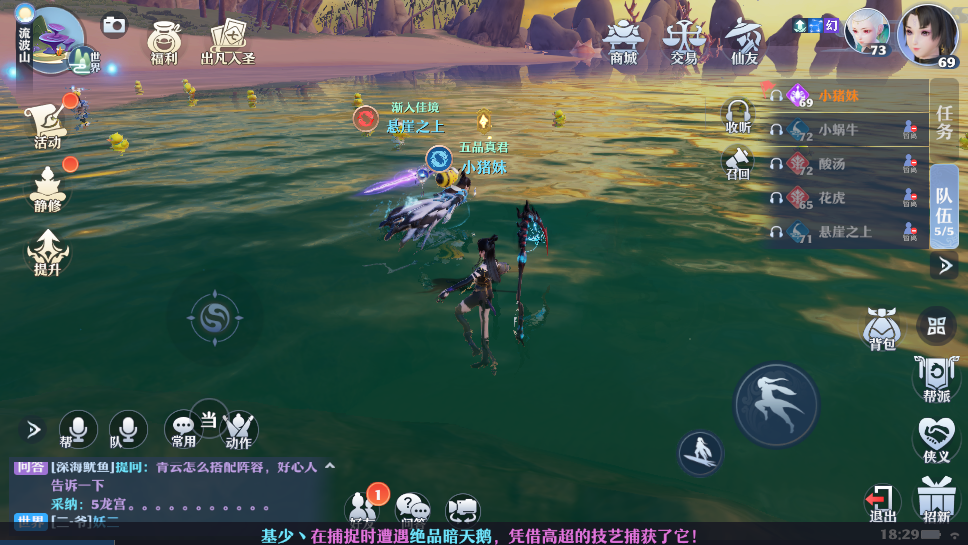Open the 帮派 guild menu
Image resolution: width=968 pixels, height=545 pixels.
coord(936,378)
